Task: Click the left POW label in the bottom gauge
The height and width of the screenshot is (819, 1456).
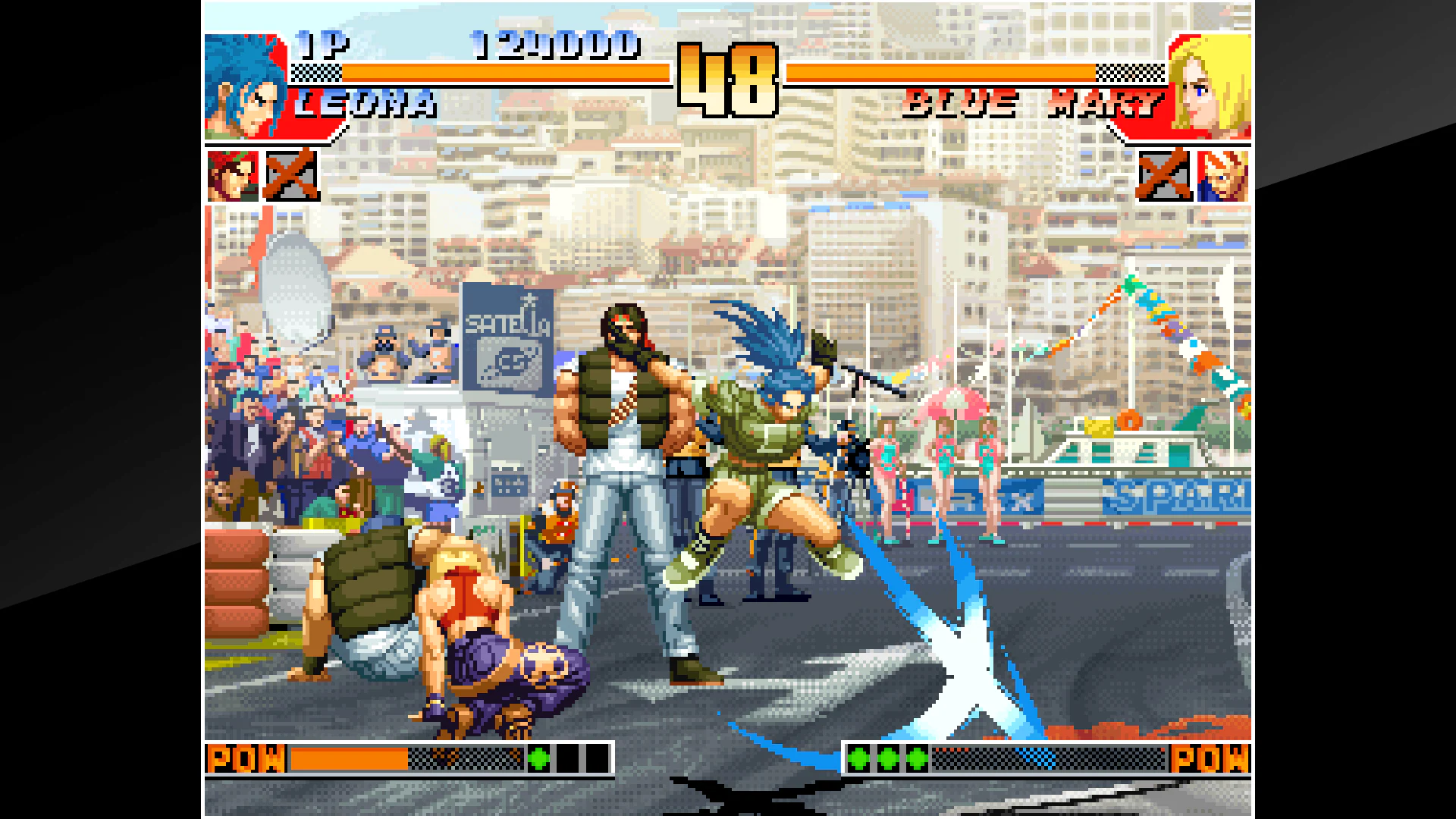Action: pos(246,758)
